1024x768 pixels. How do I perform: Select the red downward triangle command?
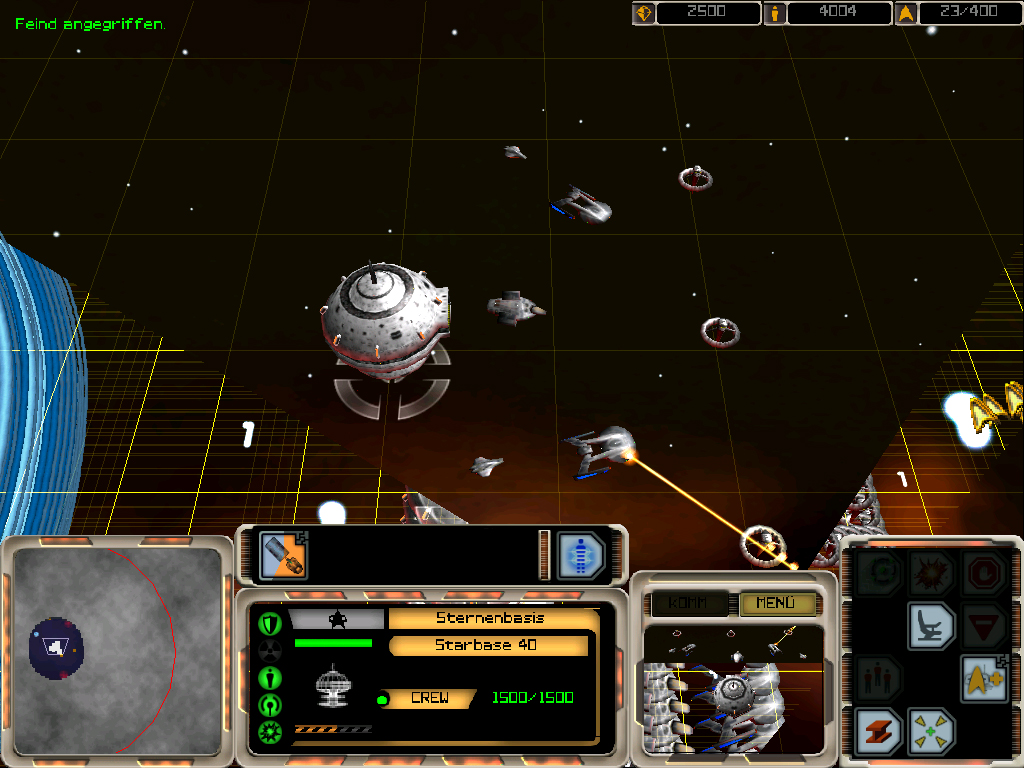[984, 626]
